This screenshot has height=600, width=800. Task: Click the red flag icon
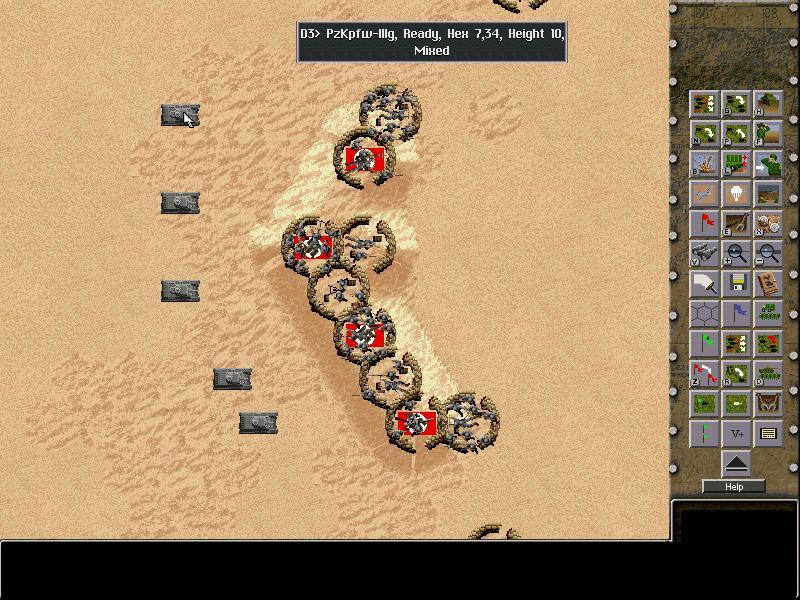tap(705, 224)
